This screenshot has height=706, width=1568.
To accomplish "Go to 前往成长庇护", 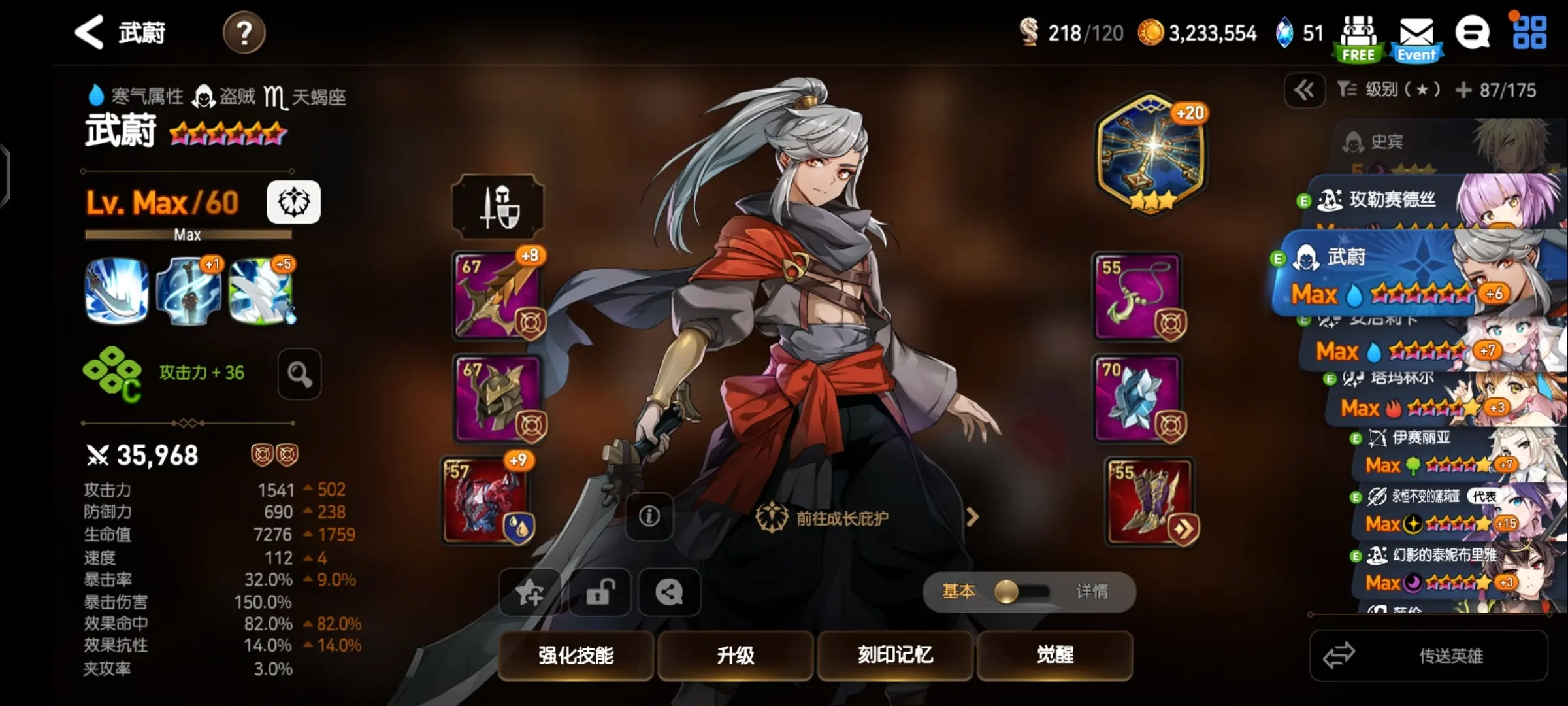I will [841, 518].
